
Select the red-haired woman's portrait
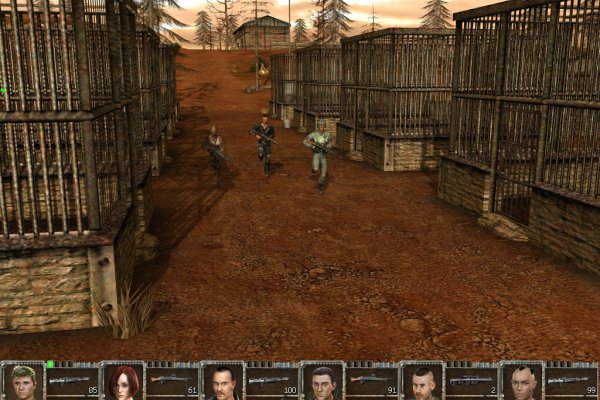pos(123,382)
